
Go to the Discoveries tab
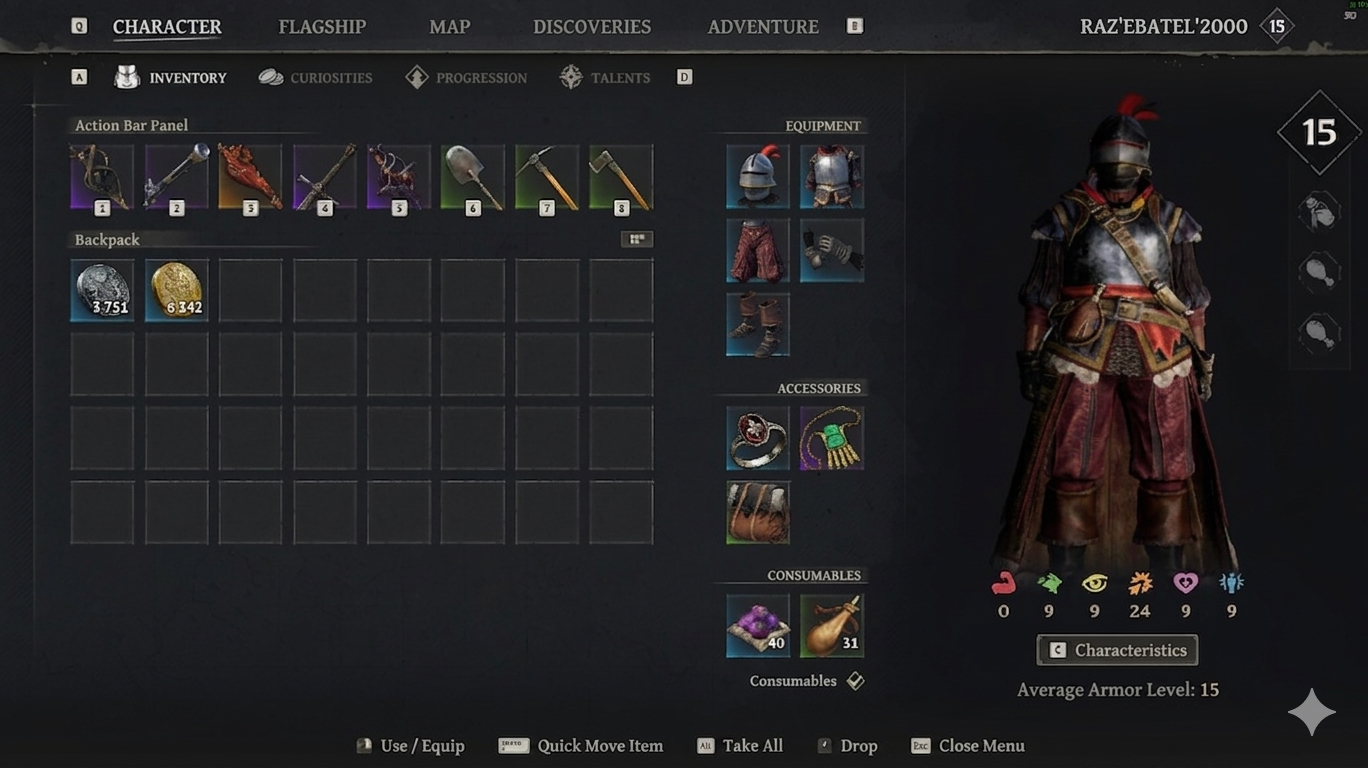click(591, 27)
